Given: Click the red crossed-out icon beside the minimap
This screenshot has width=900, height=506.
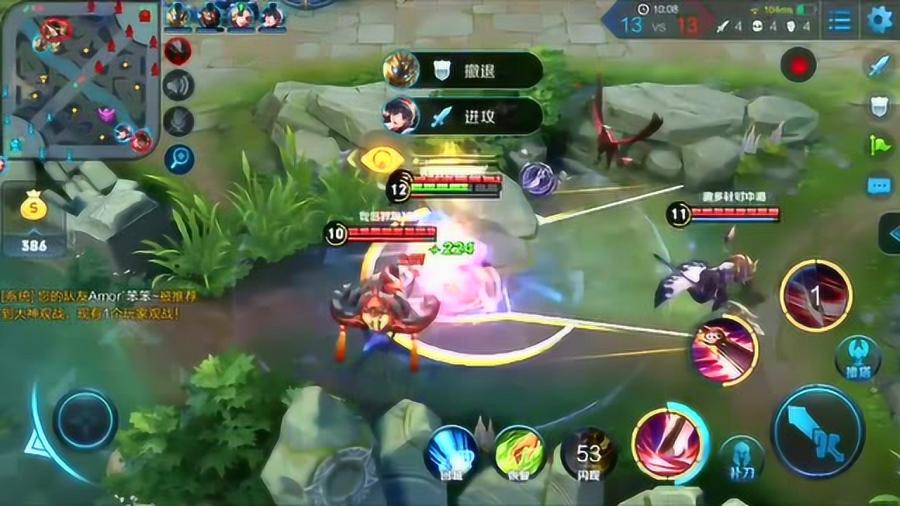Looking at the screenshot, I should [x=178, y=51].
